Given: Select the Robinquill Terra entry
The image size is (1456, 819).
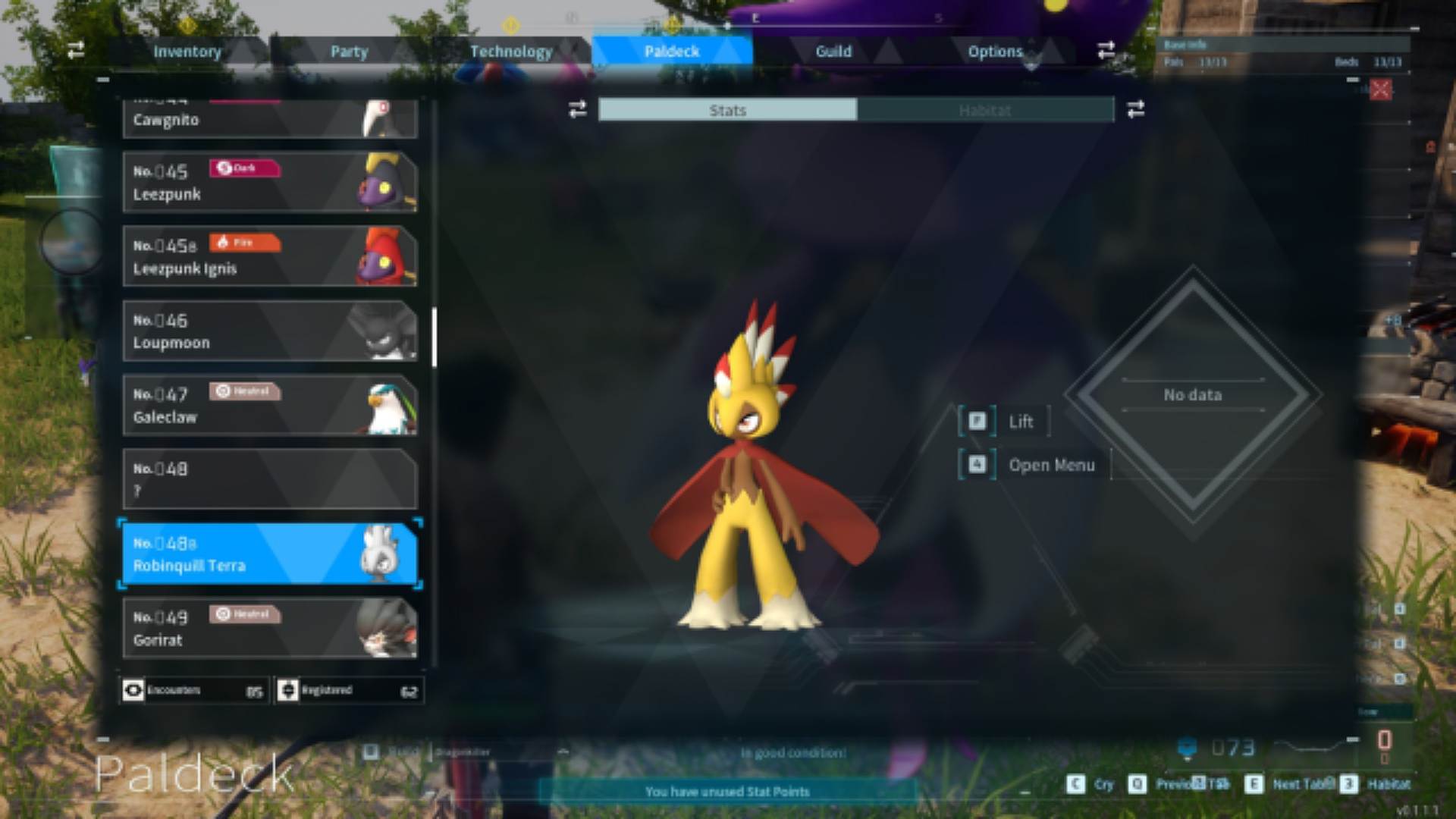Looking at the screenshot, I should tap(269, 554).
